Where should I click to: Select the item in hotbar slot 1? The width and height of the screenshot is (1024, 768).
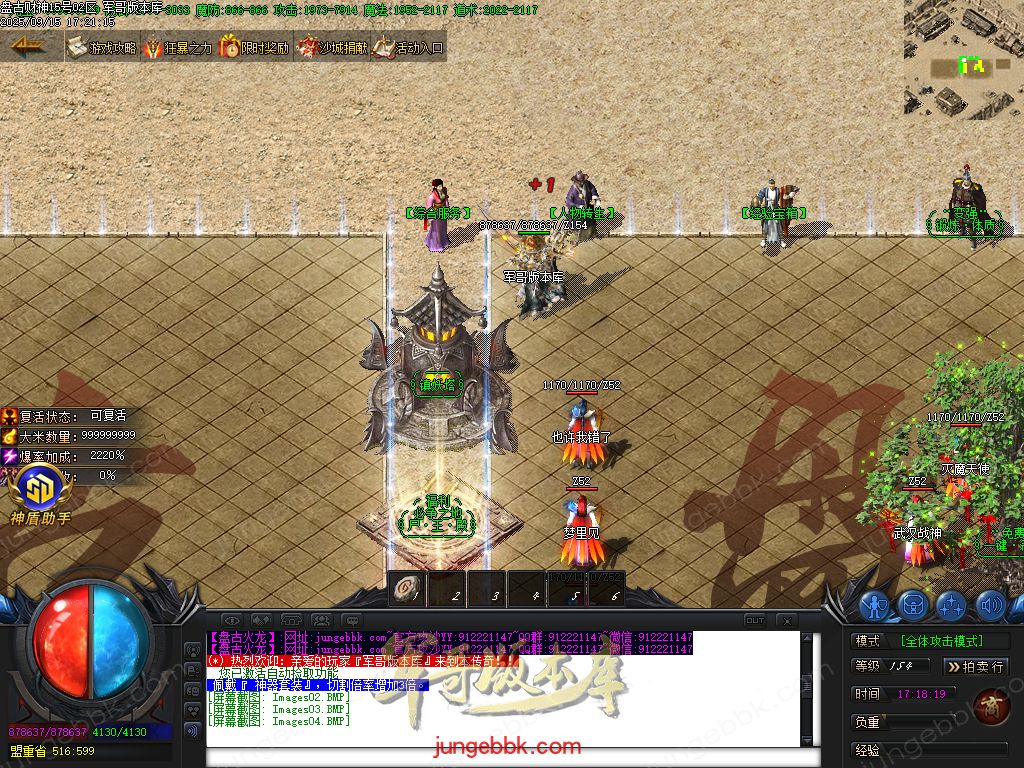click(407, 588)
